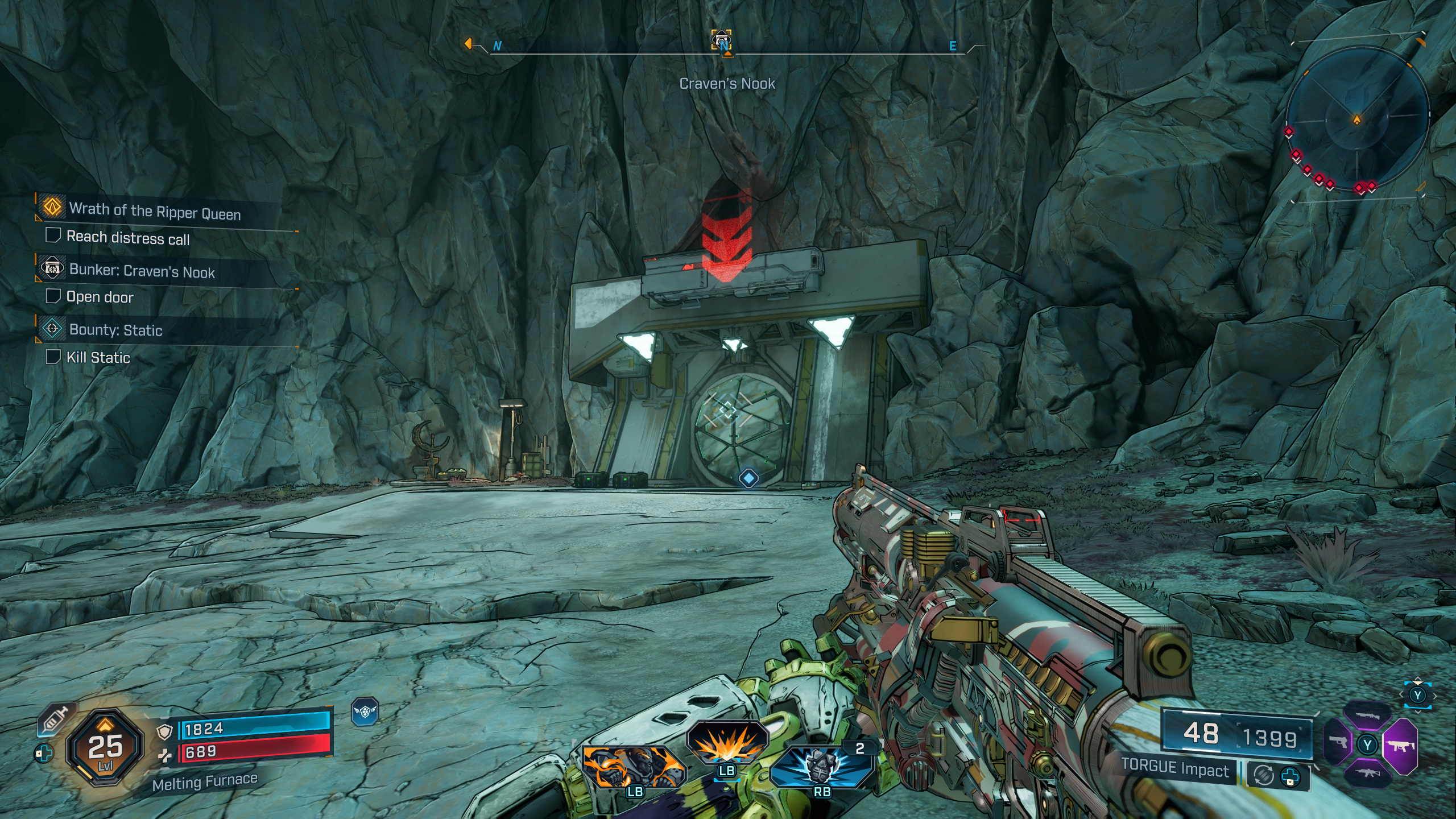Image resolution: width=1456 pixels, height=819 pixels.
Task: Check the Open door objective box
Action: (53, 296)
